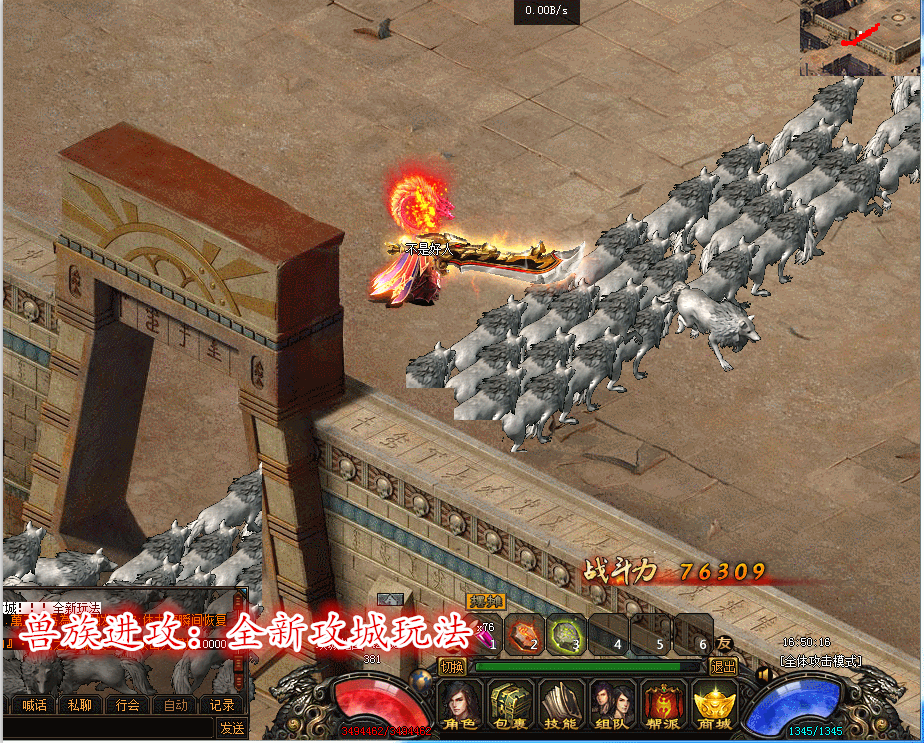Image resolution: width=924 pixels, height=743 pixels.
Task: Open the 记录 chat log tab
Action: pos(222,705)
